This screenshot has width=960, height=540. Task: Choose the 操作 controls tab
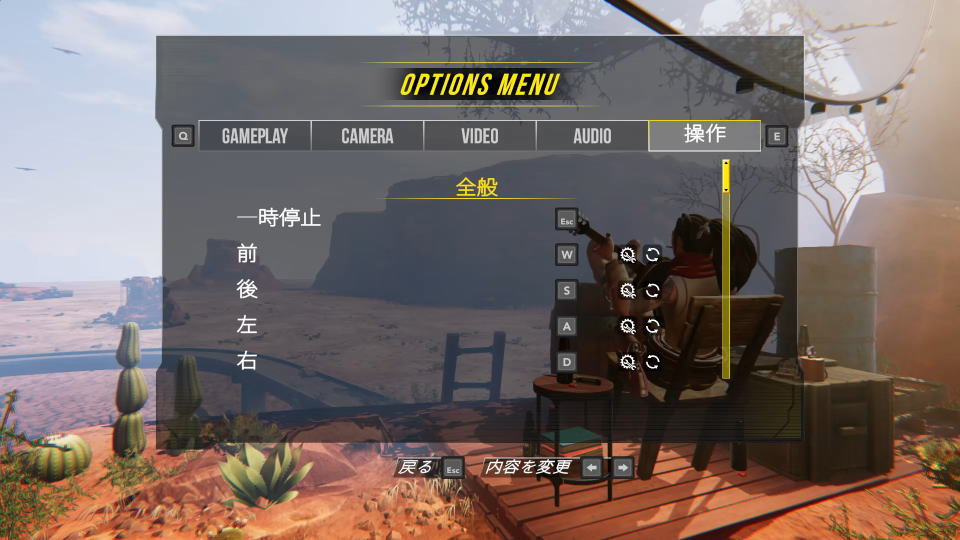(704, 135)
